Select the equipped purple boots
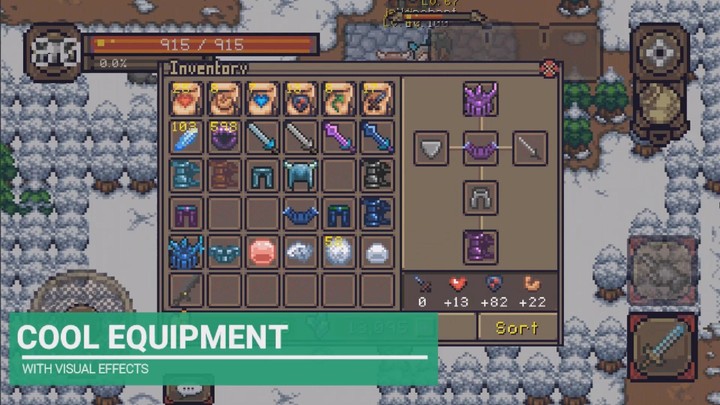This screenshot has height=405, width=720. 481,246
